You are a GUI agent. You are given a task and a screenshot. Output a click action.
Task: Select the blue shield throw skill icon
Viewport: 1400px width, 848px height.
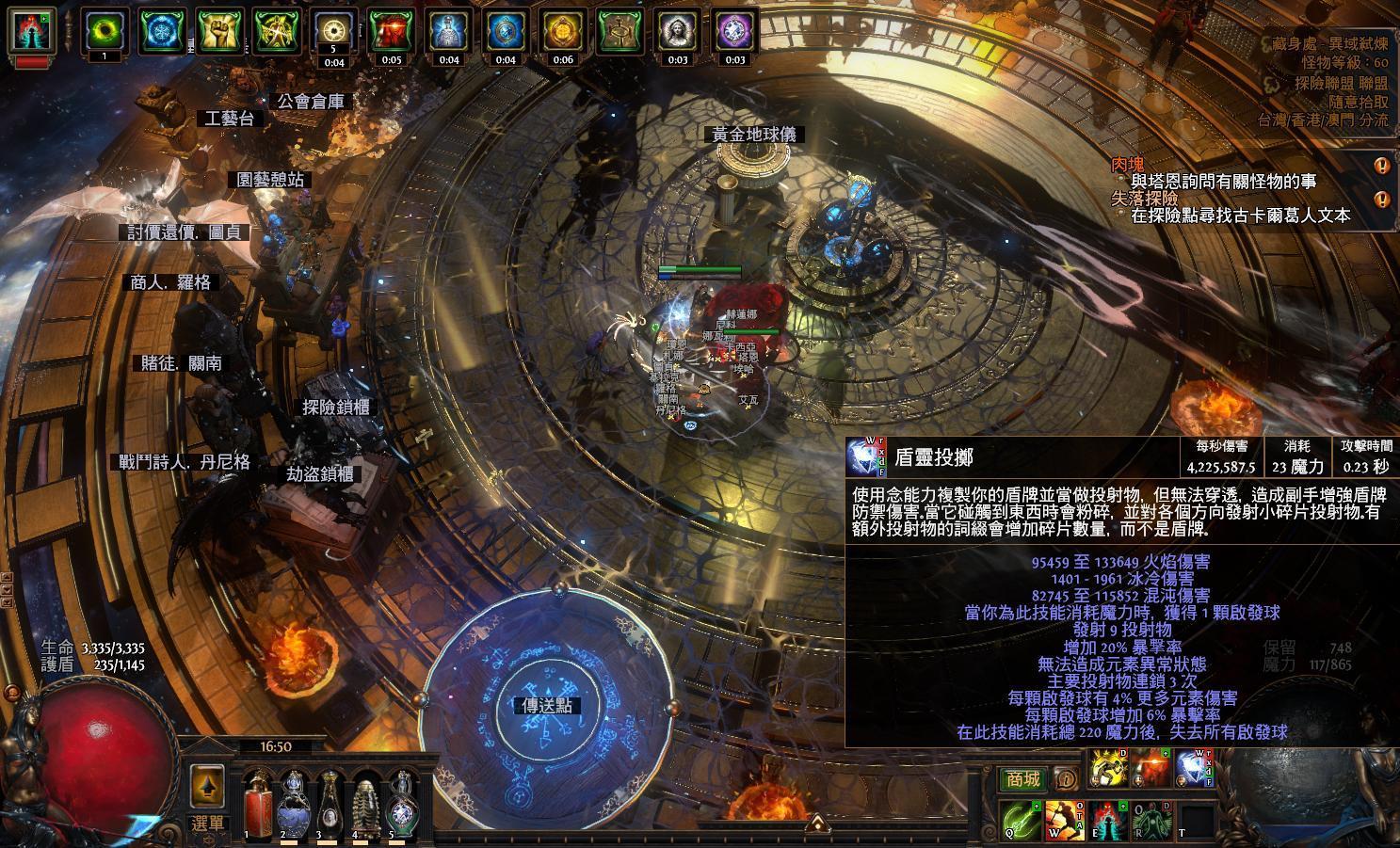tap(1193, 770)
